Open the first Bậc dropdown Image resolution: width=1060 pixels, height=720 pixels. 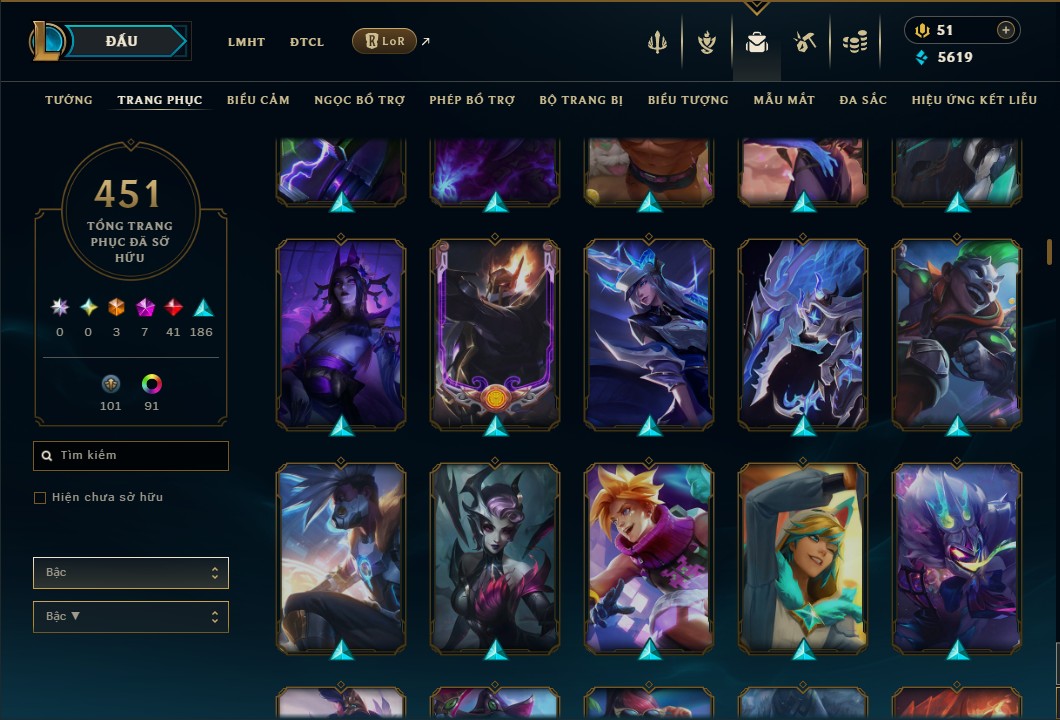coord(131,573)
